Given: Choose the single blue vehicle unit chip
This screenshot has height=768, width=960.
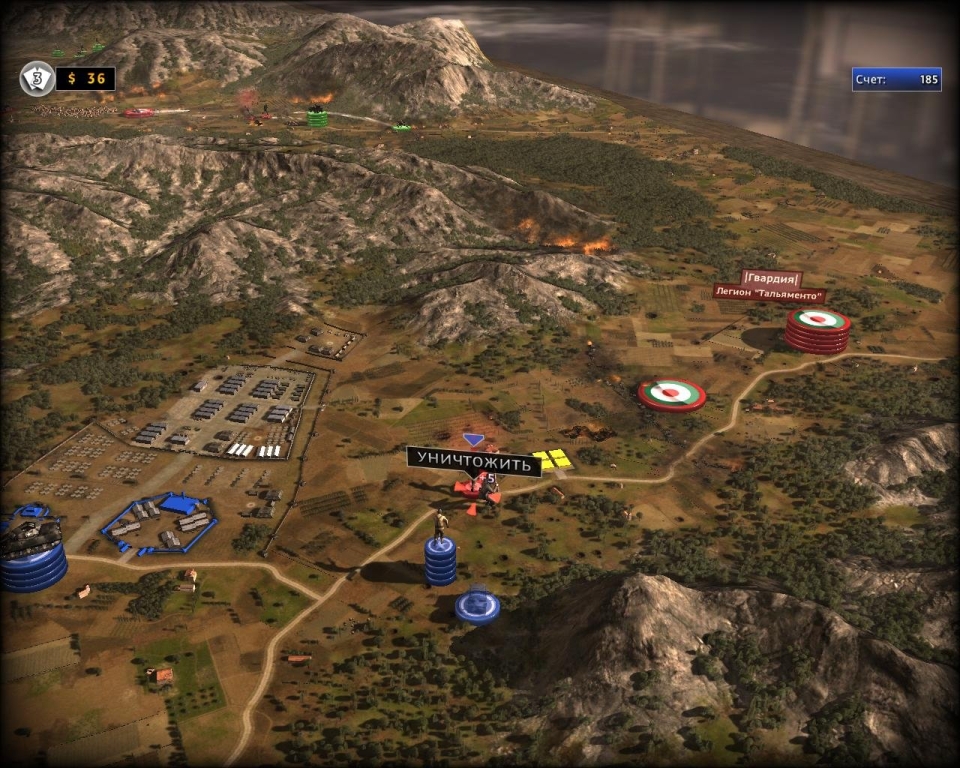Looking at the screenshot, I should point(477,606).
